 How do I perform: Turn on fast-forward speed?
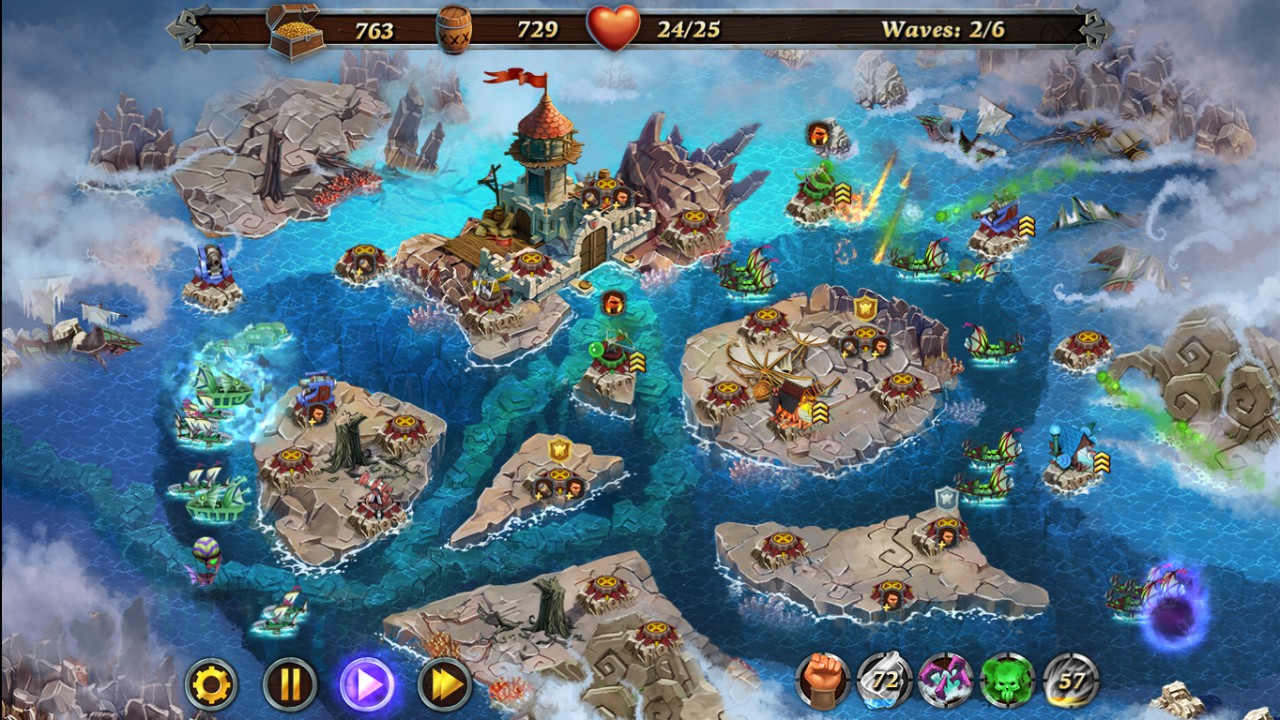point(444,685)
